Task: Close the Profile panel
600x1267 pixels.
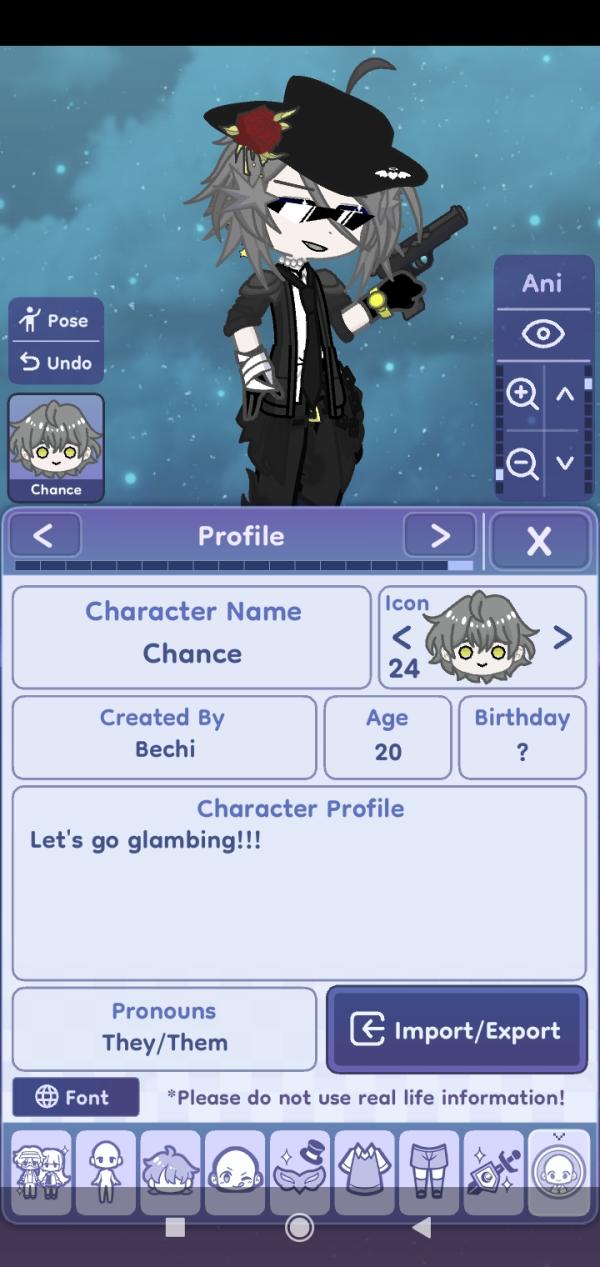Action: pos(539,541)
